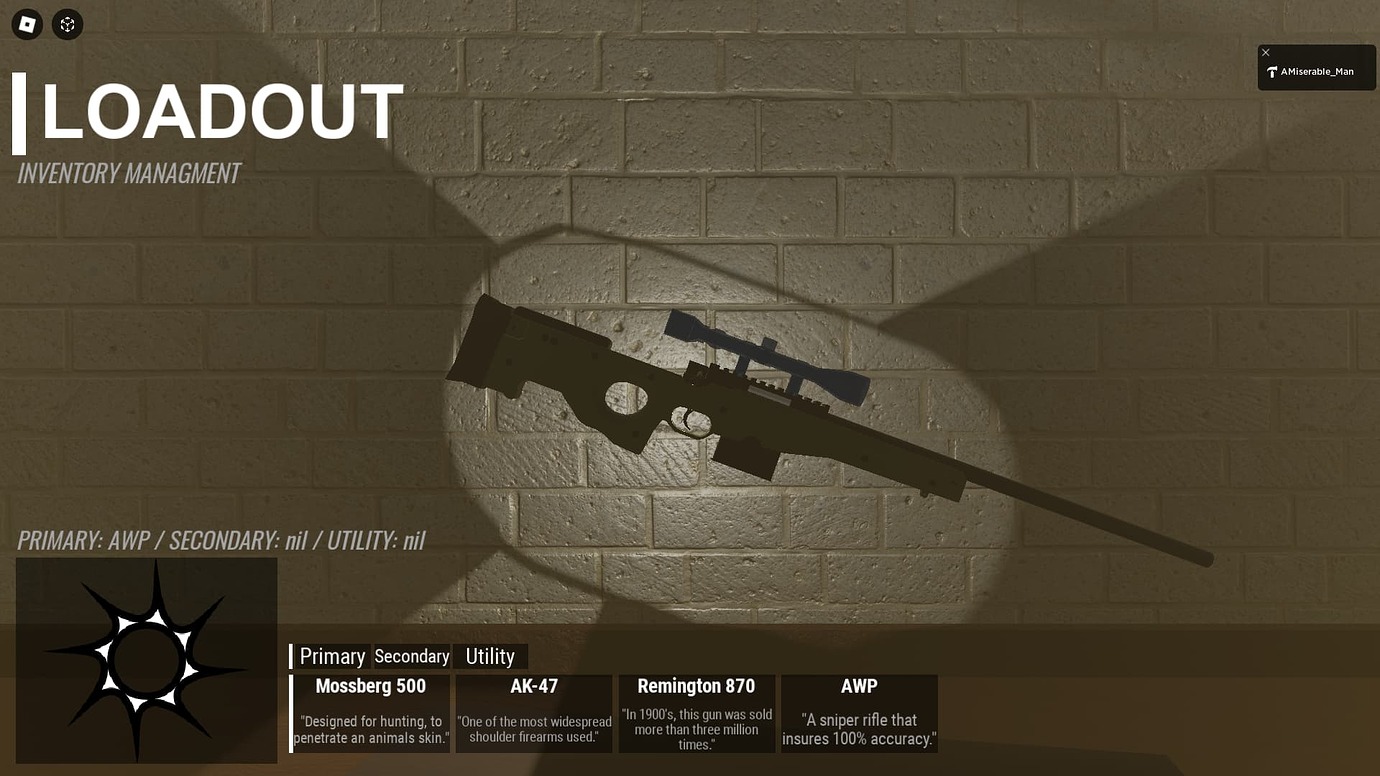The height and width of the screenshot is (776, 1380).
Task: Switch to the Secondary tab
Action: [411, 656]
